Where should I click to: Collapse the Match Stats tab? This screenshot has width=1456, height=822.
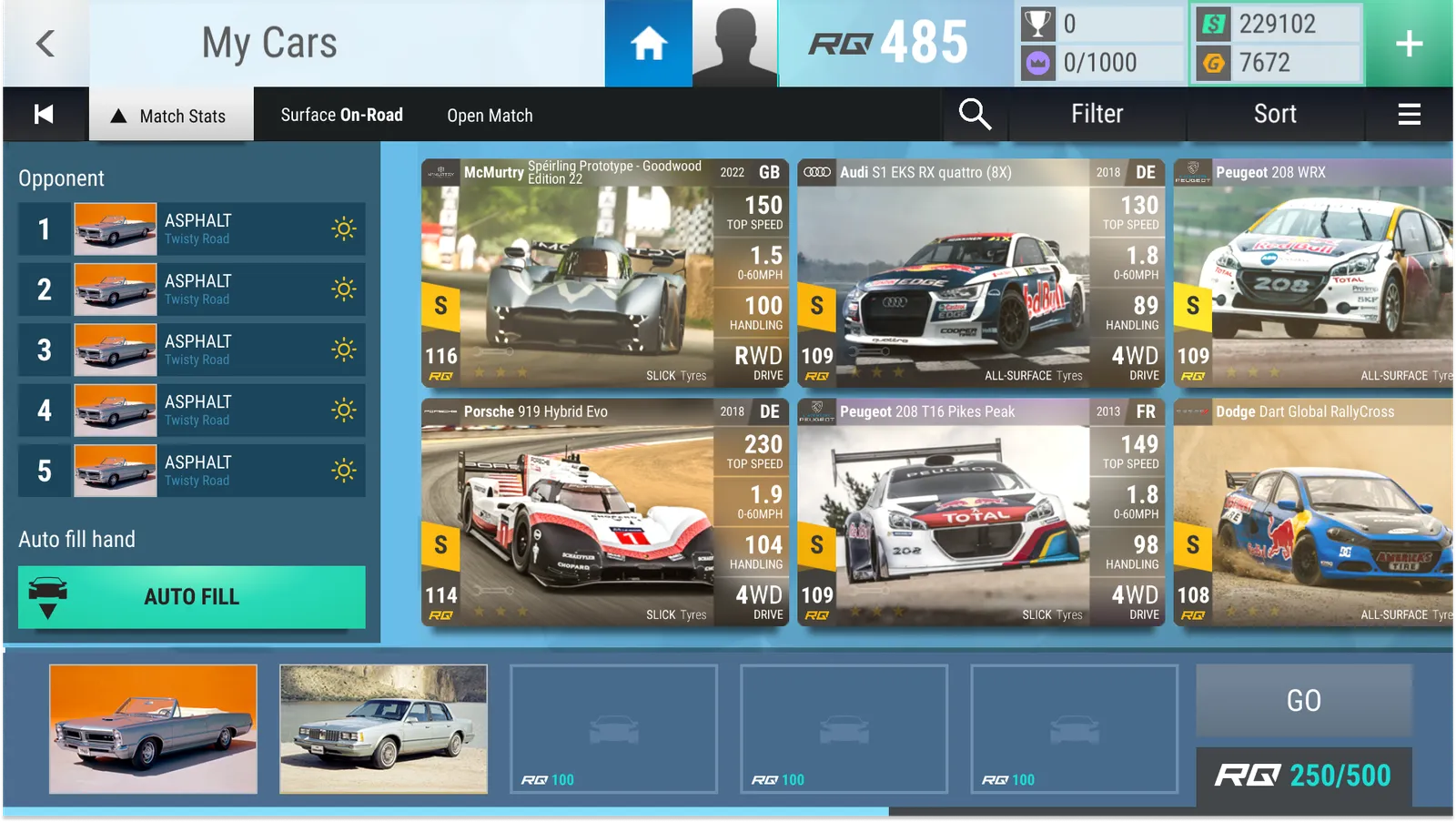[x=171, y=116]
